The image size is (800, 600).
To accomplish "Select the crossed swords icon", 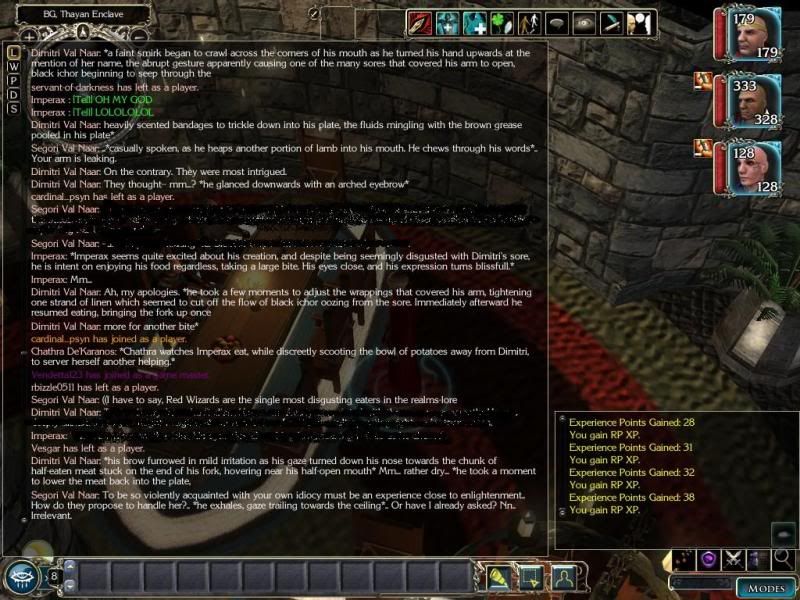I will click(734, 560).
